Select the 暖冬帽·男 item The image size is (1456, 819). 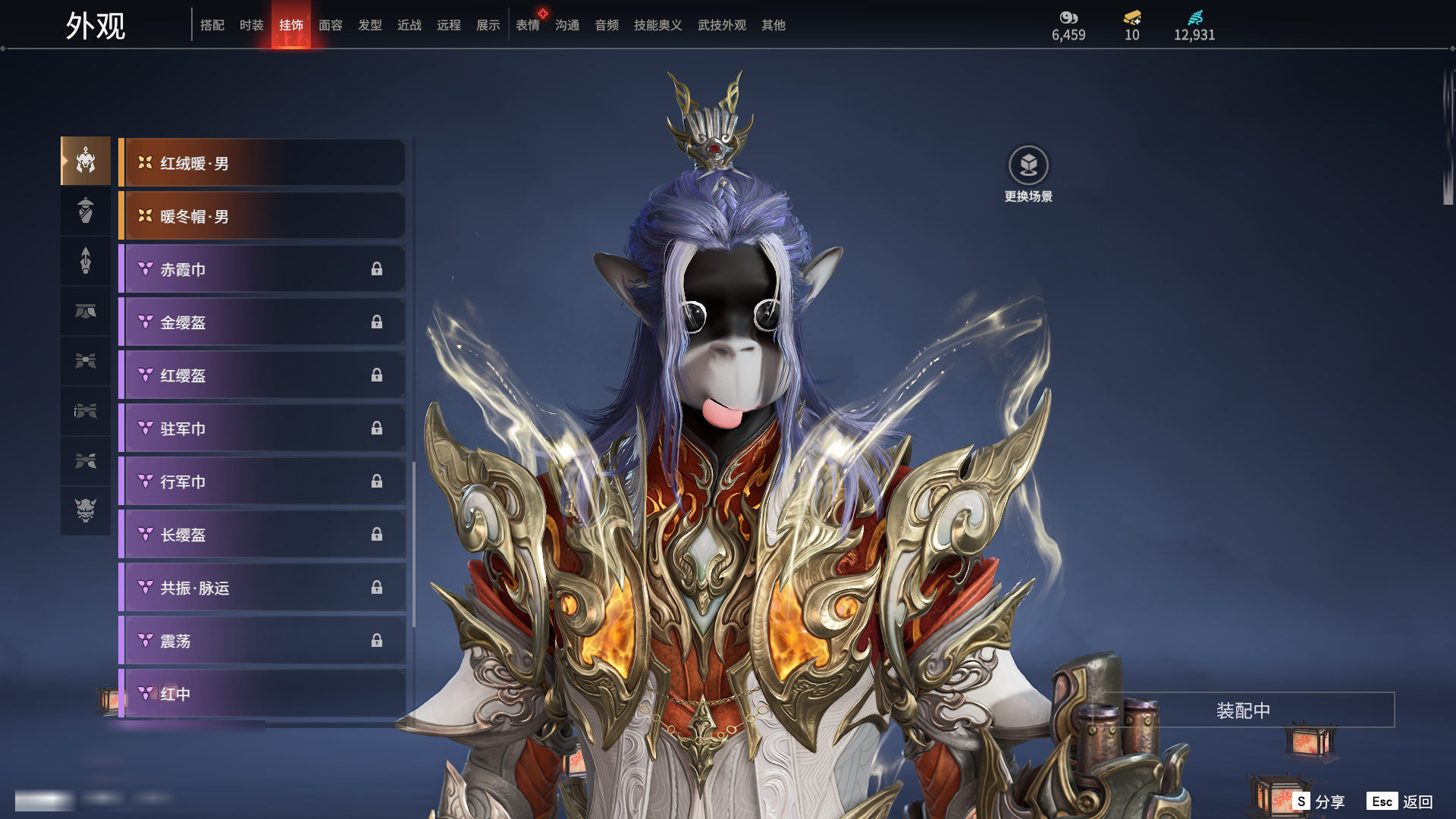262,216
